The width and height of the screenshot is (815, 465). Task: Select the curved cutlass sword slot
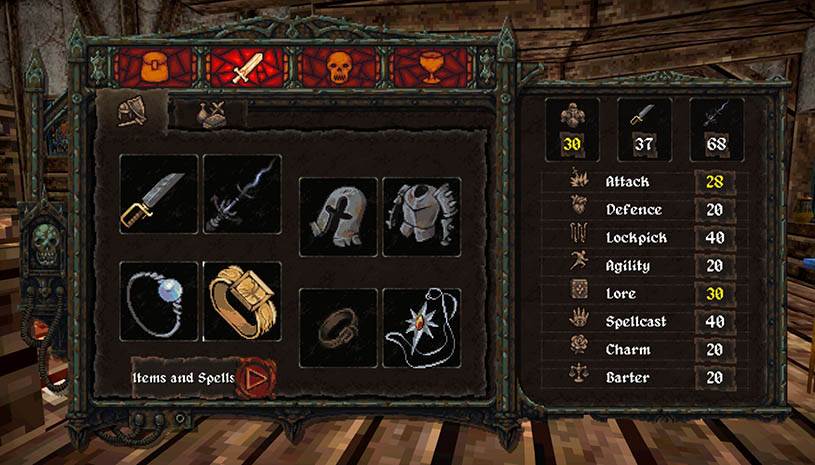pos(159,194)
